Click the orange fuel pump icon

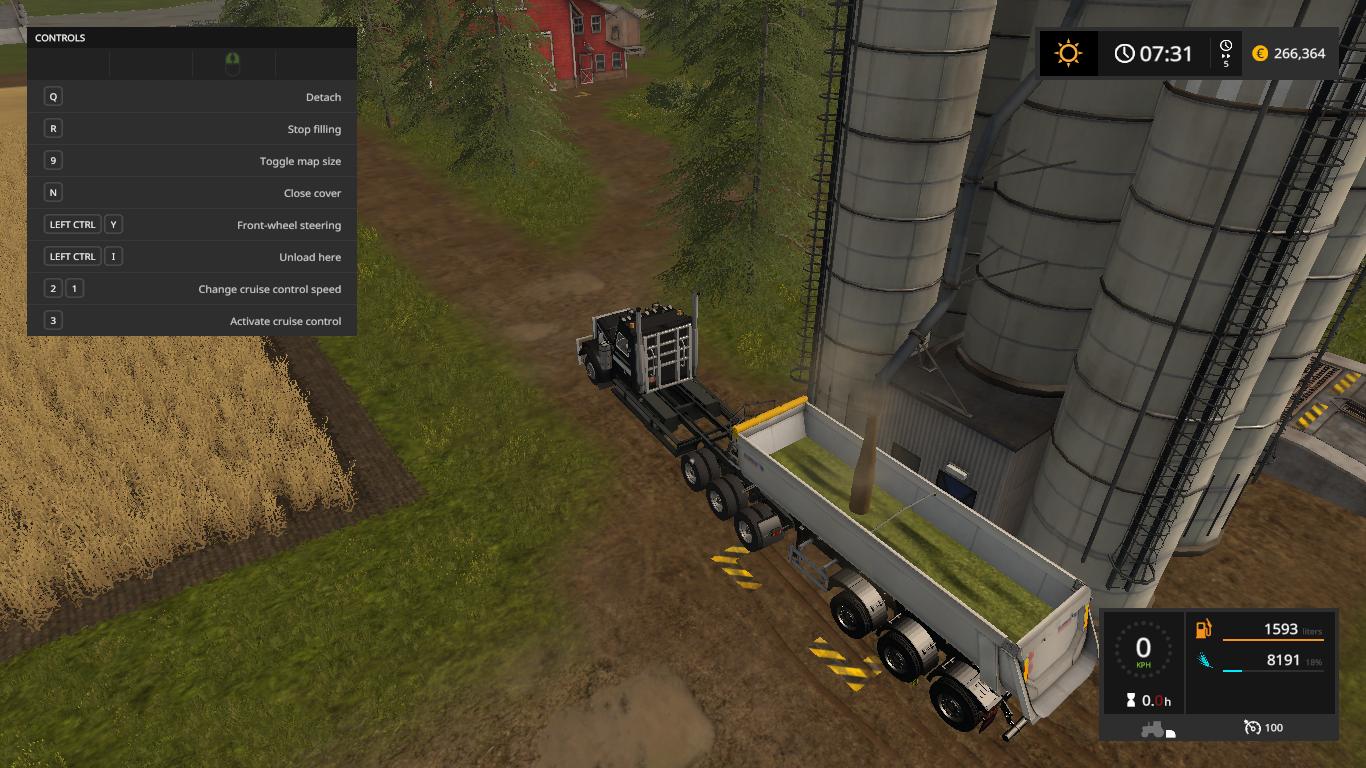coord(1203,629)
